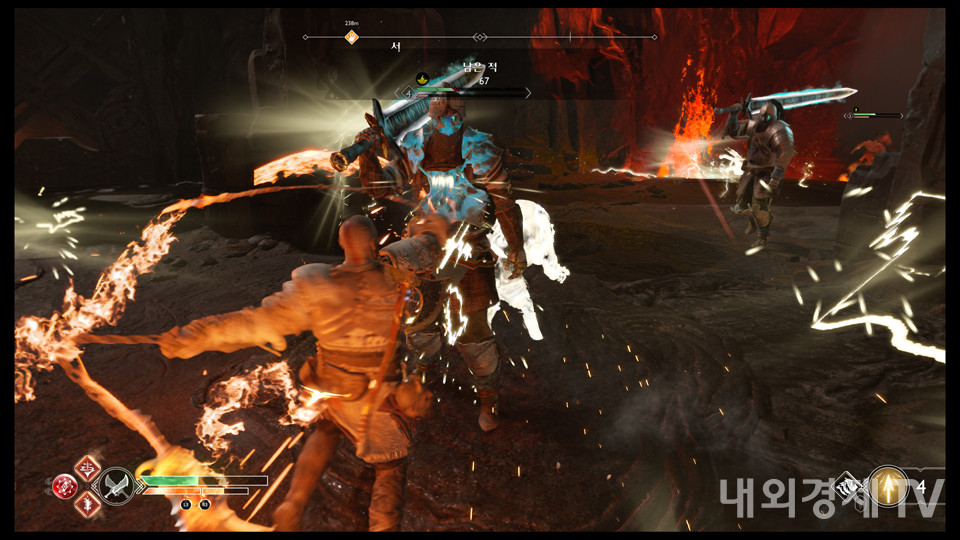Select the enemy level 4 diamond badge
Image resolution: width=960 pixels, height=540 pixels.
click(407, 94)
